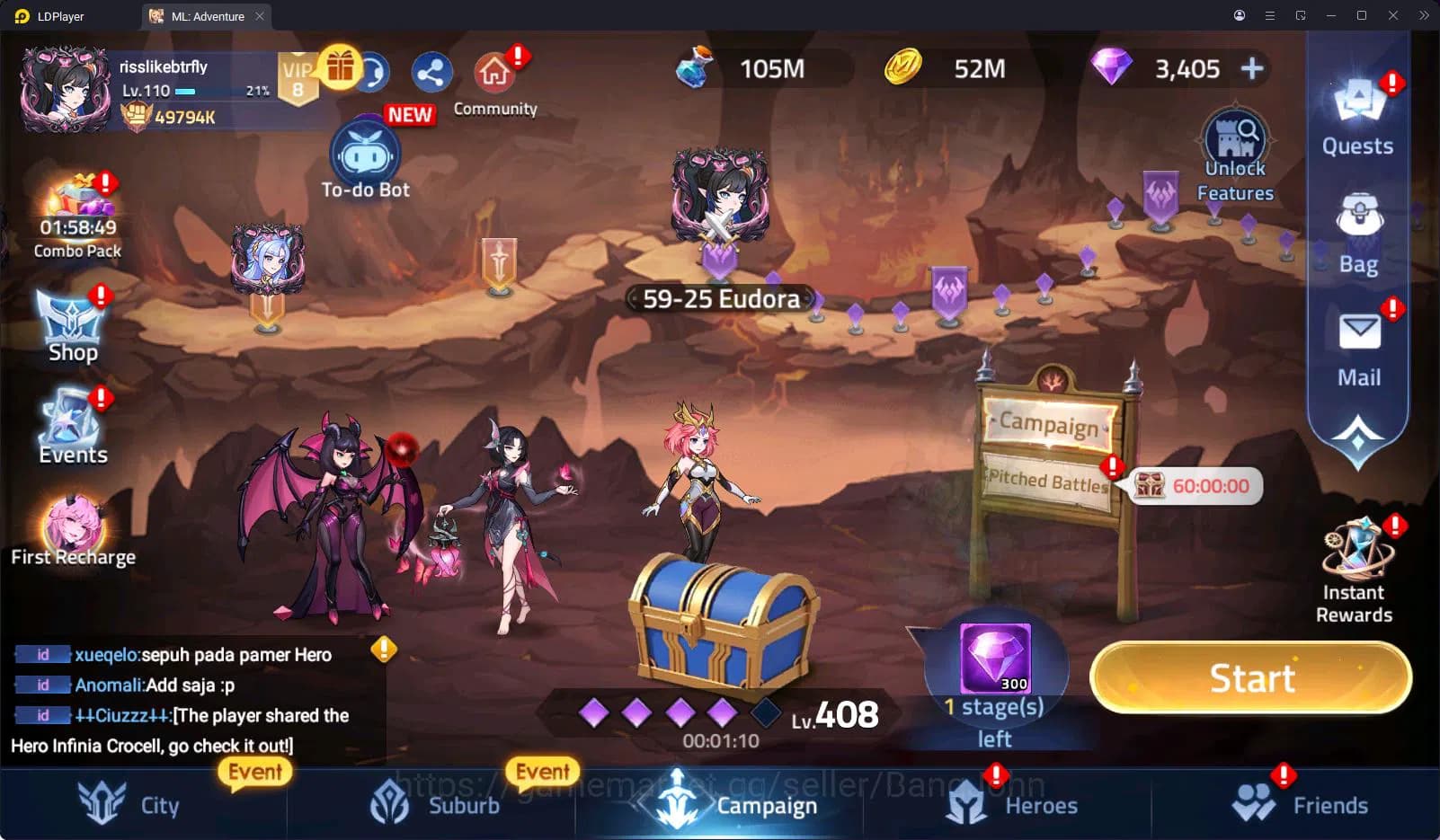Add diamonds with the plus button
Viewport: 1440px width, 840px height.
(x=1250, y=67)
